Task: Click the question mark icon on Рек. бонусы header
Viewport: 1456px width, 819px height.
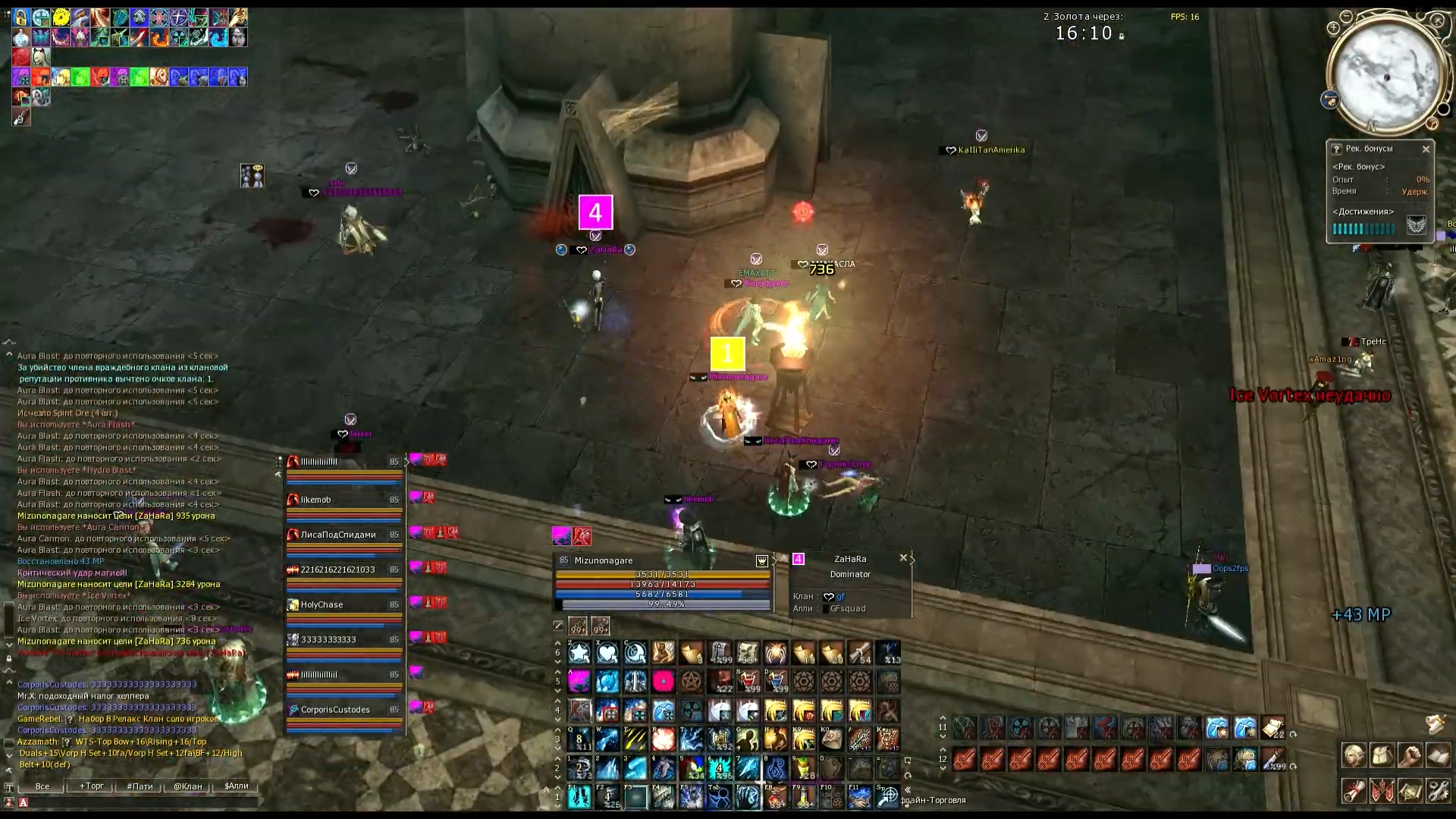Action: click(x=1336, y=149)
